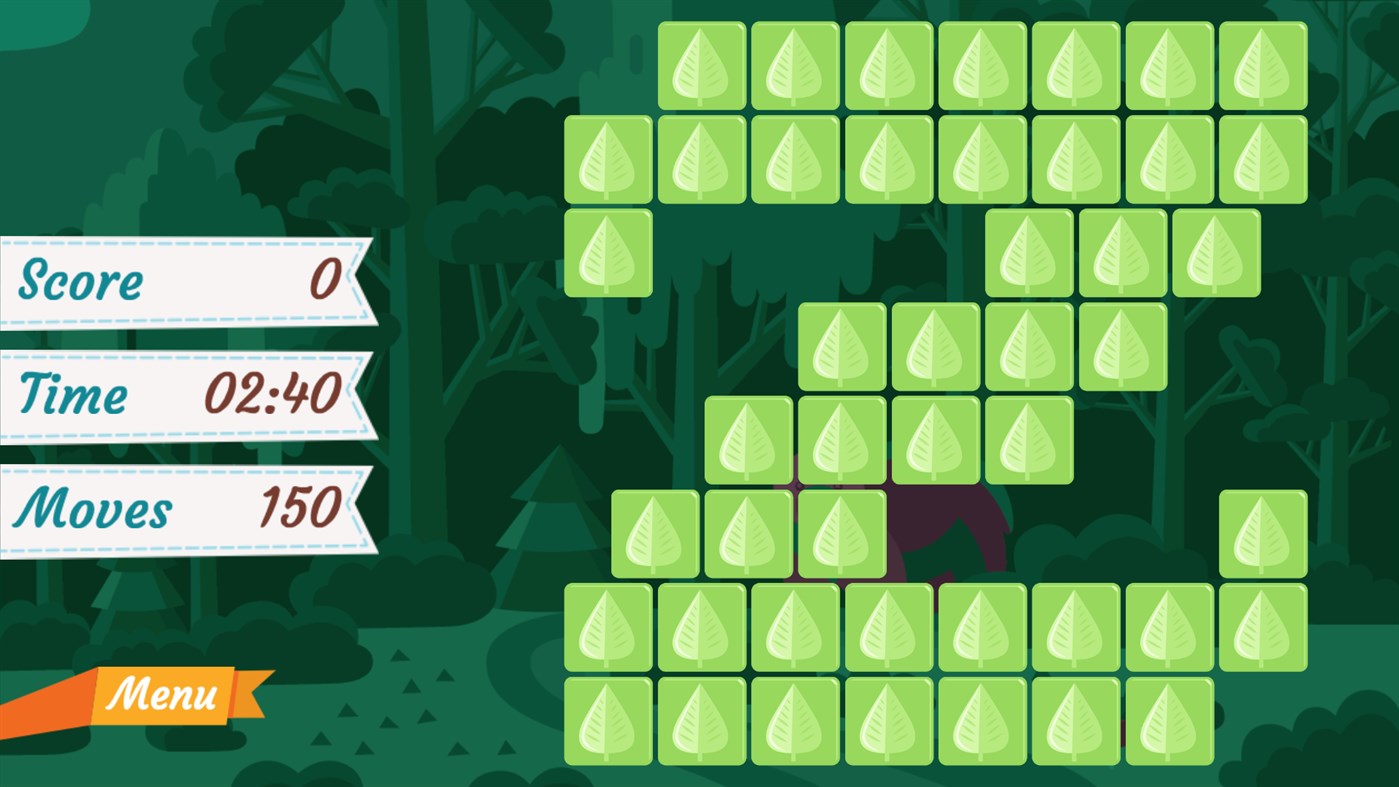
Task: Flip the lone card below the second row's left edge
Action: (607, 253)
